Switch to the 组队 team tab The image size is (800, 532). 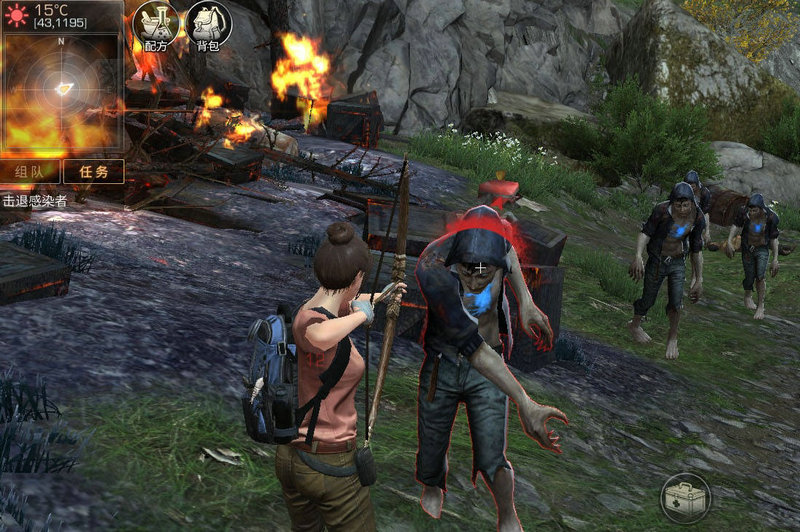[30, 171]
